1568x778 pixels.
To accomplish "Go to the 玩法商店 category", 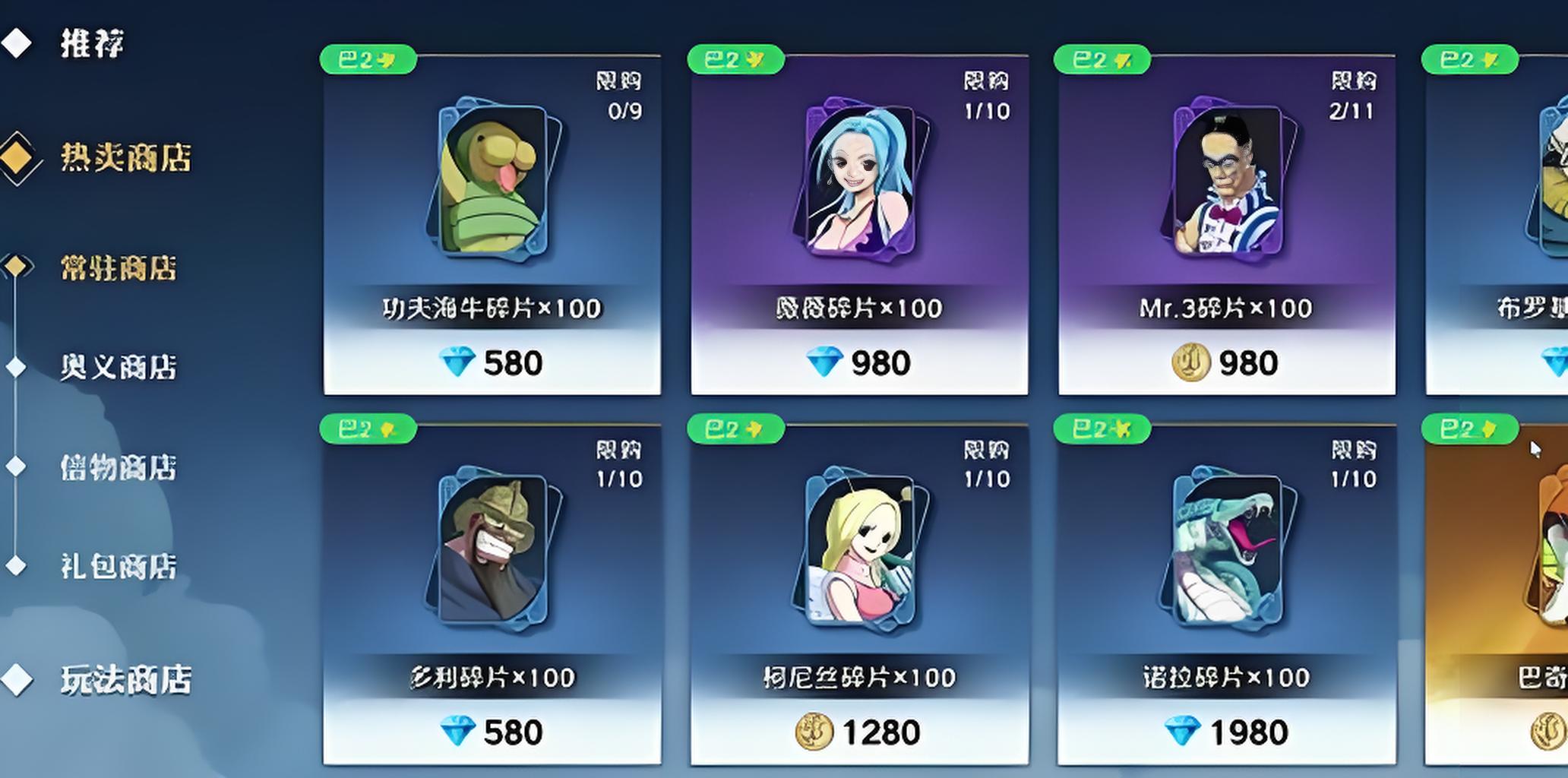I will pos(125,679).
